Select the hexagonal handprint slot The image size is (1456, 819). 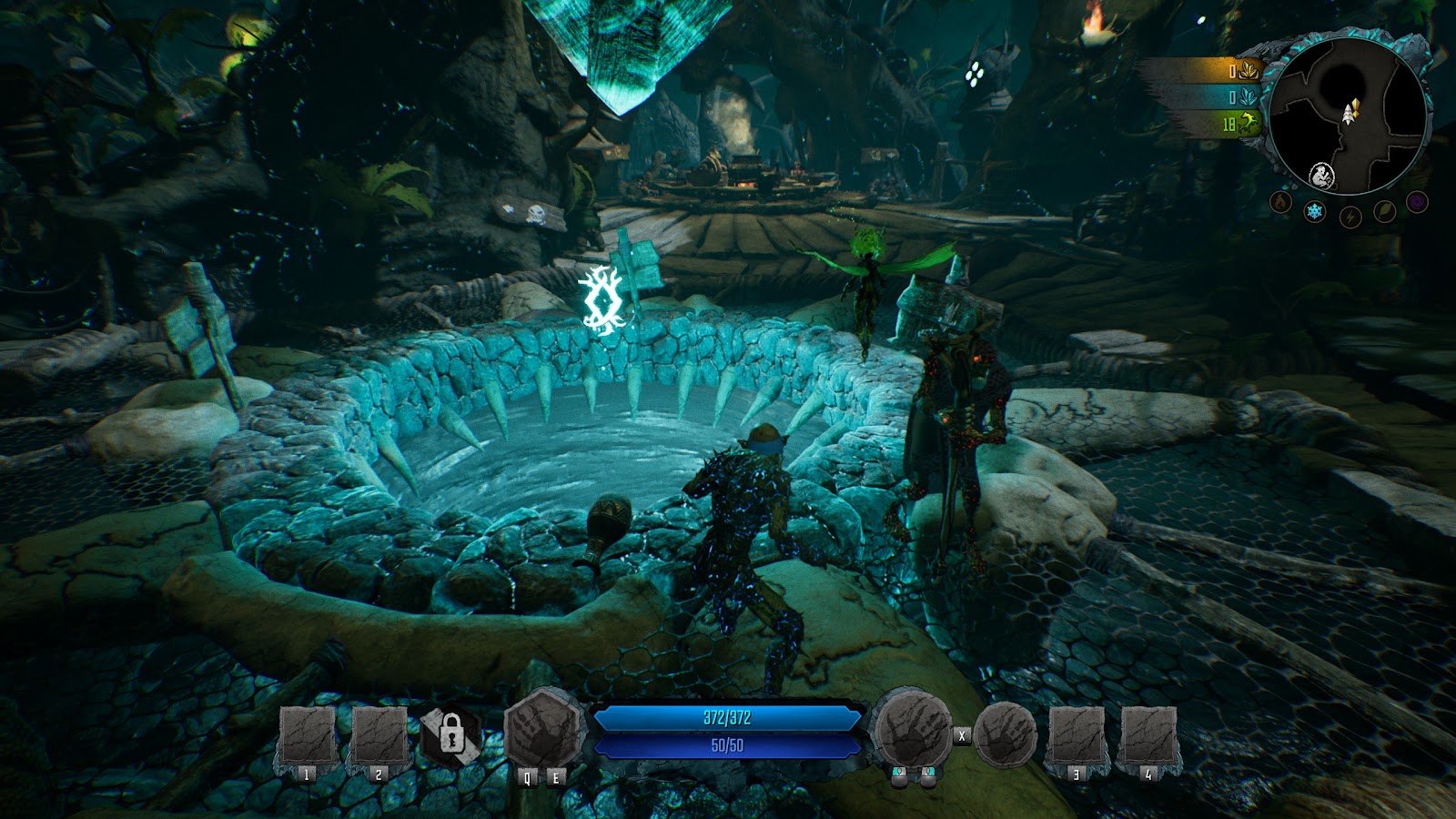[x=543, y=730]
